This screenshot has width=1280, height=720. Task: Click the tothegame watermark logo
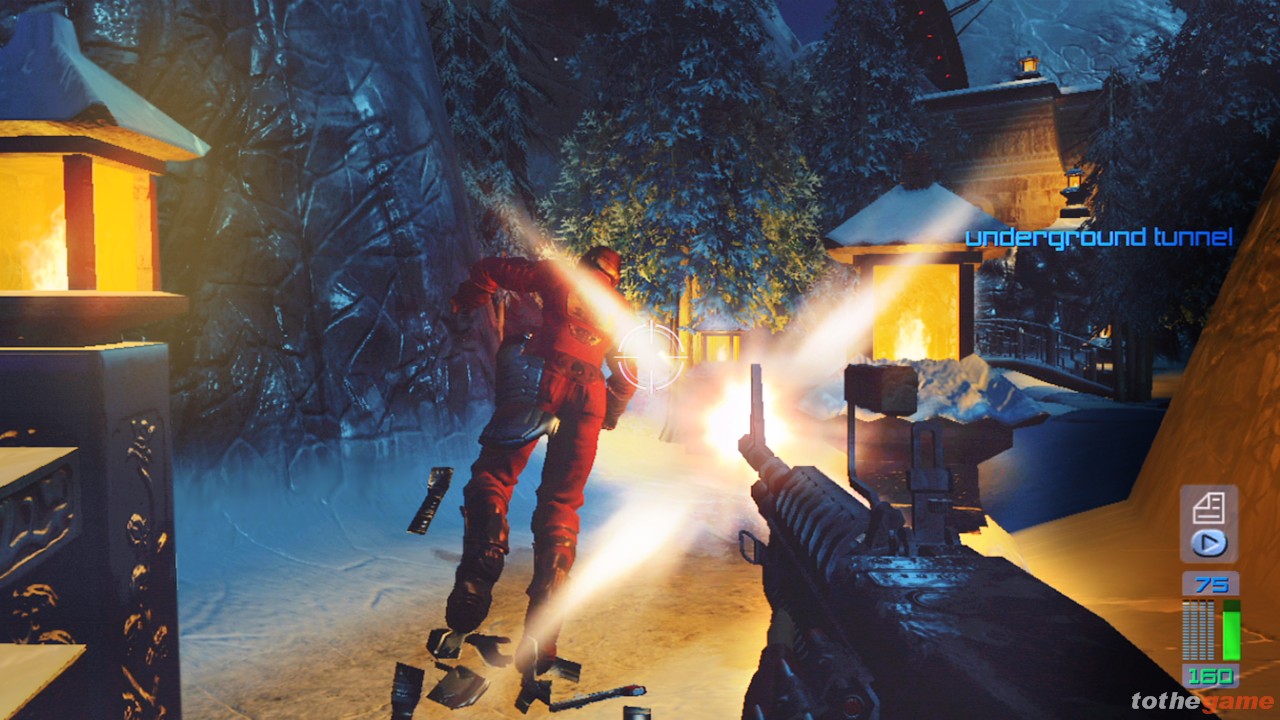[x=1202, y=702]
